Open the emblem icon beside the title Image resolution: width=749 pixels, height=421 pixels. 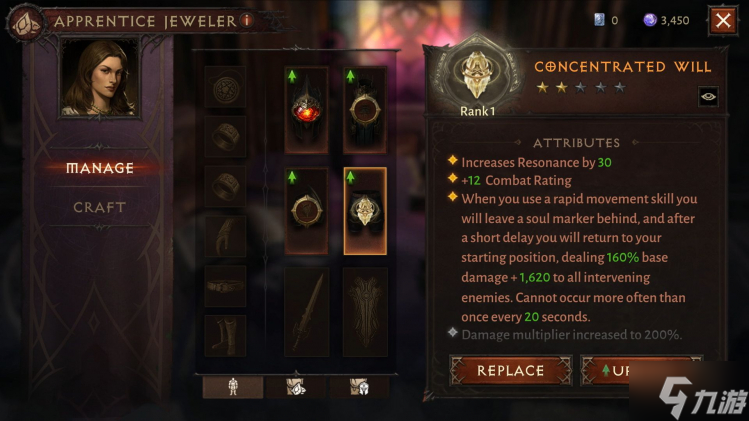(26, 20)
